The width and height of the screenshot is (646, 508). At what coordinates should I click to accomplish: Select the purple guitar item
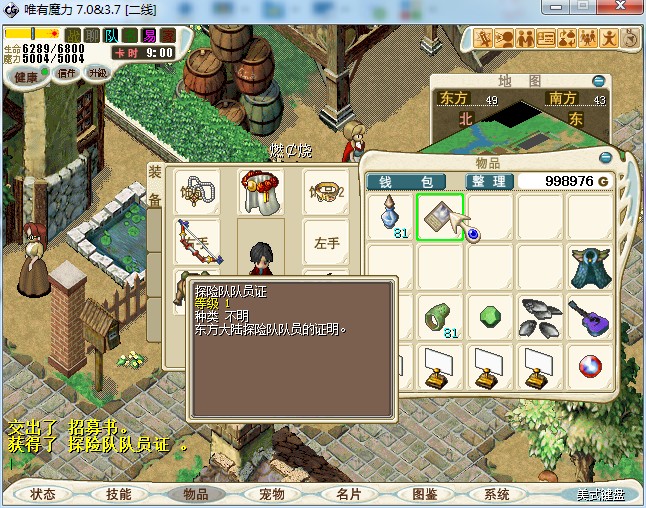point(589,316)
